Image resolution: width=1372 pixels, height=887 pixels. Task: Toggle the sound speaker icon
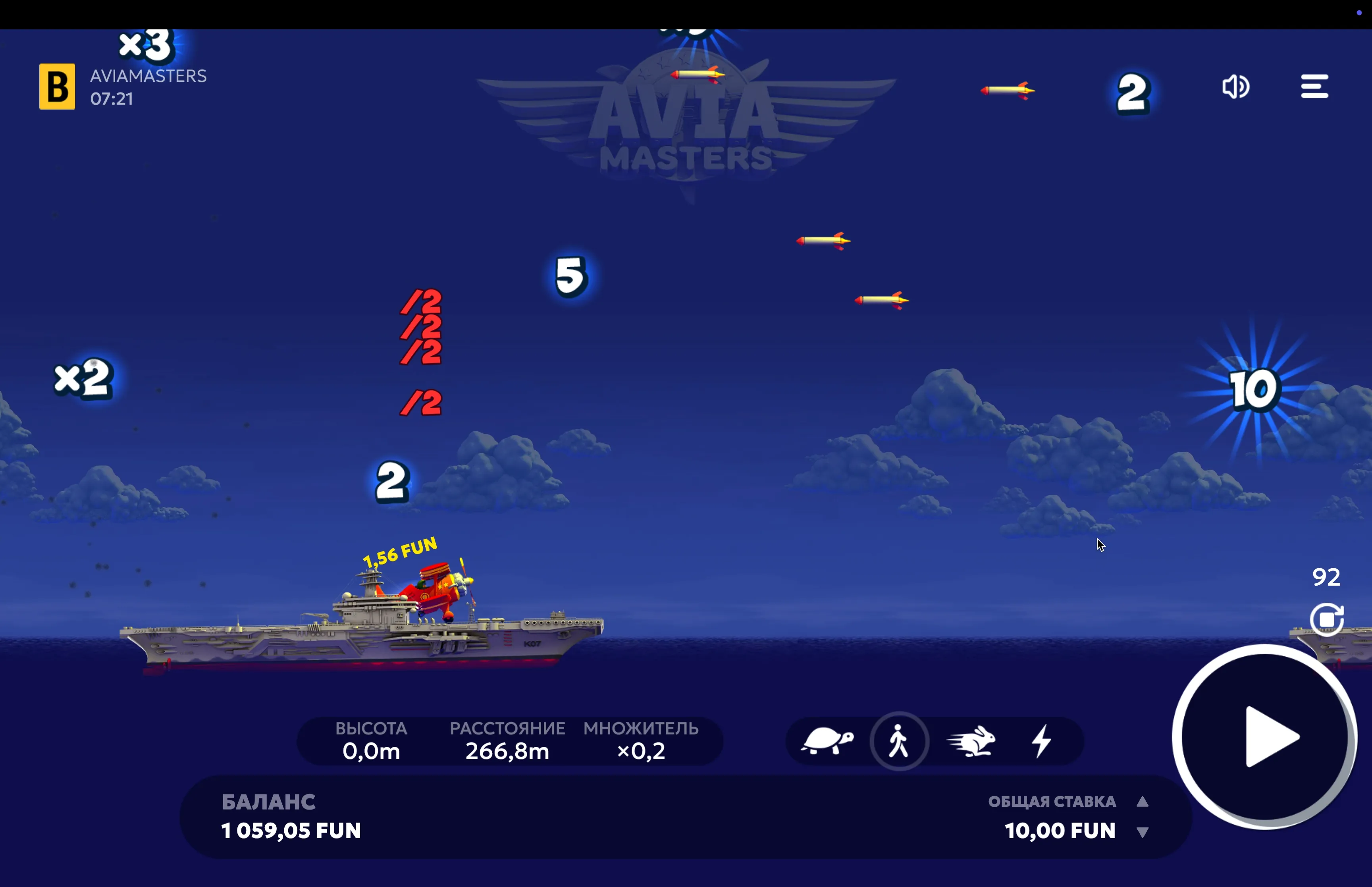tap(1235, 87)
